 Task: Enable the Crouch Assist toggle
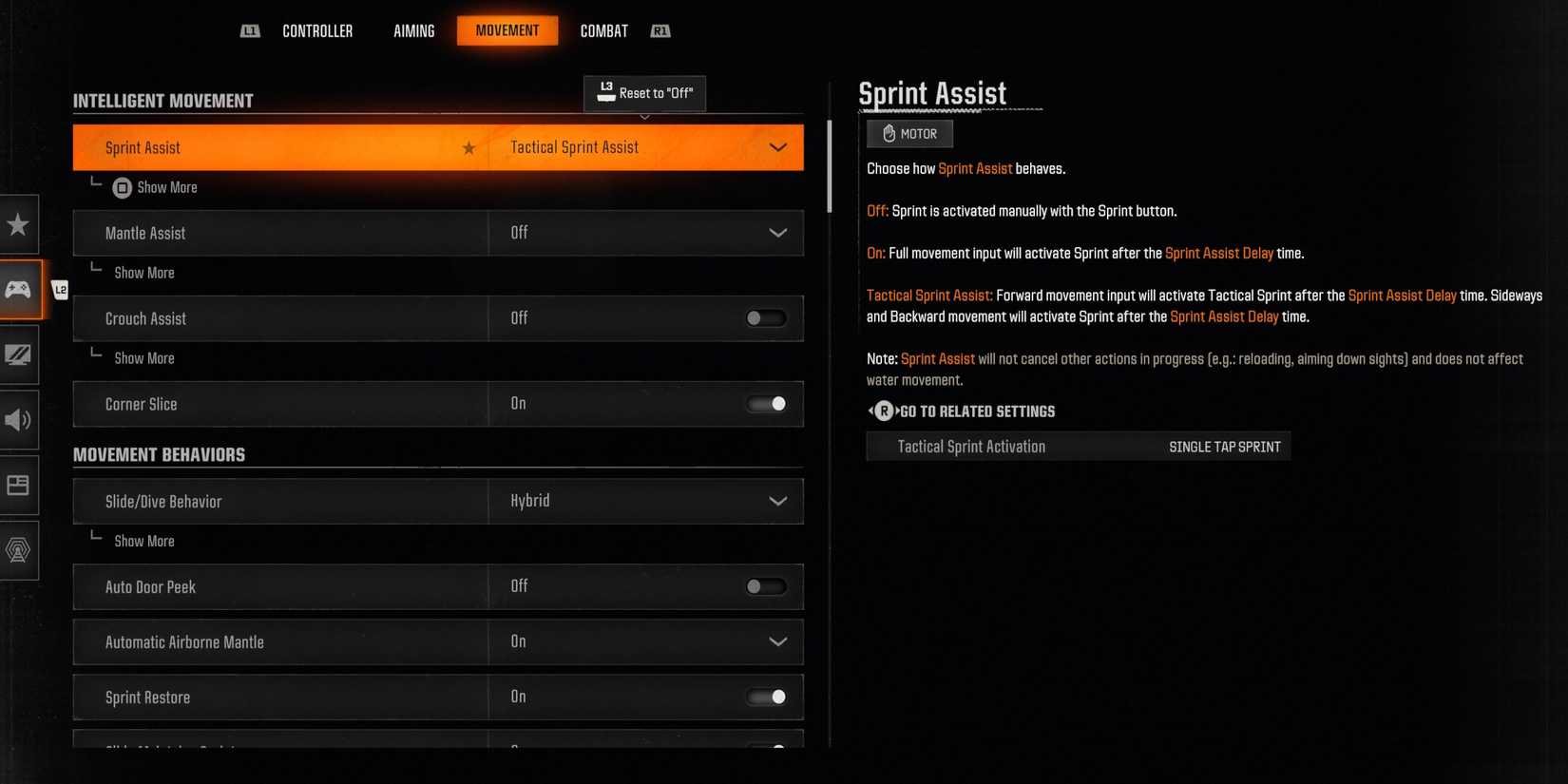coord(766,318)
